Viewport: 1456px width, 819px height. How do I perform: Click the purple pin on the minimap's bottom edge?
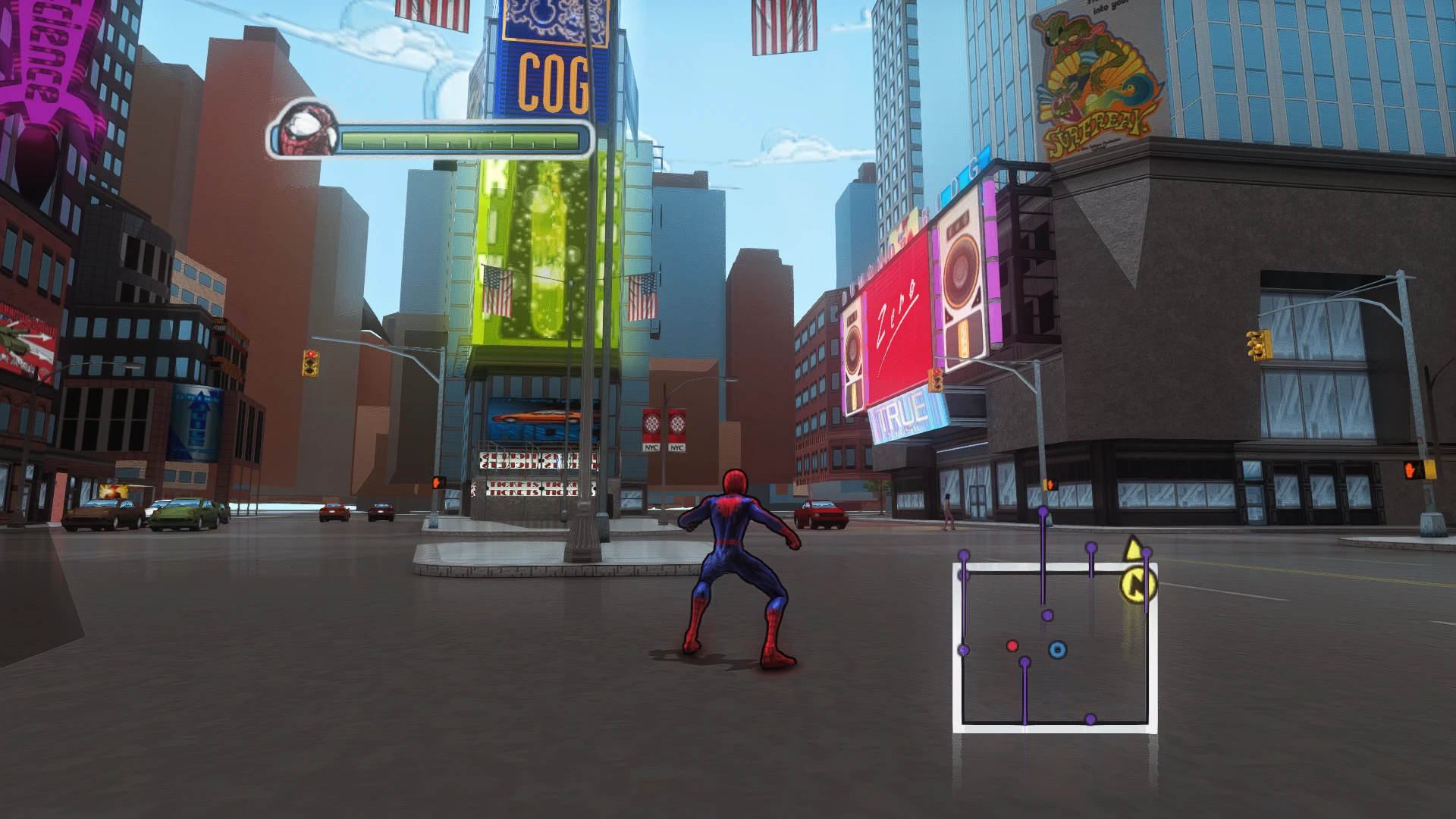pos(1091,719)
